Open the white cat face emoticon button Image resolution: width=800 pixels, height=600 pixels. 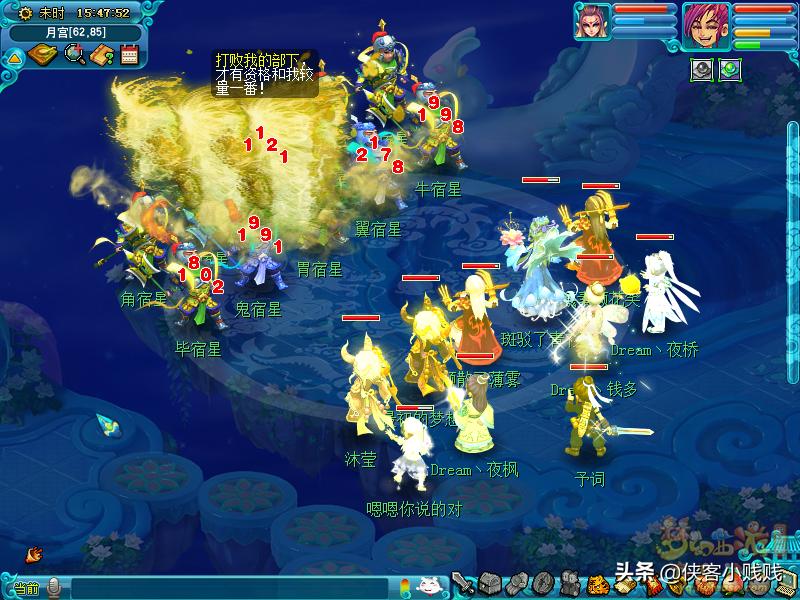428,586
